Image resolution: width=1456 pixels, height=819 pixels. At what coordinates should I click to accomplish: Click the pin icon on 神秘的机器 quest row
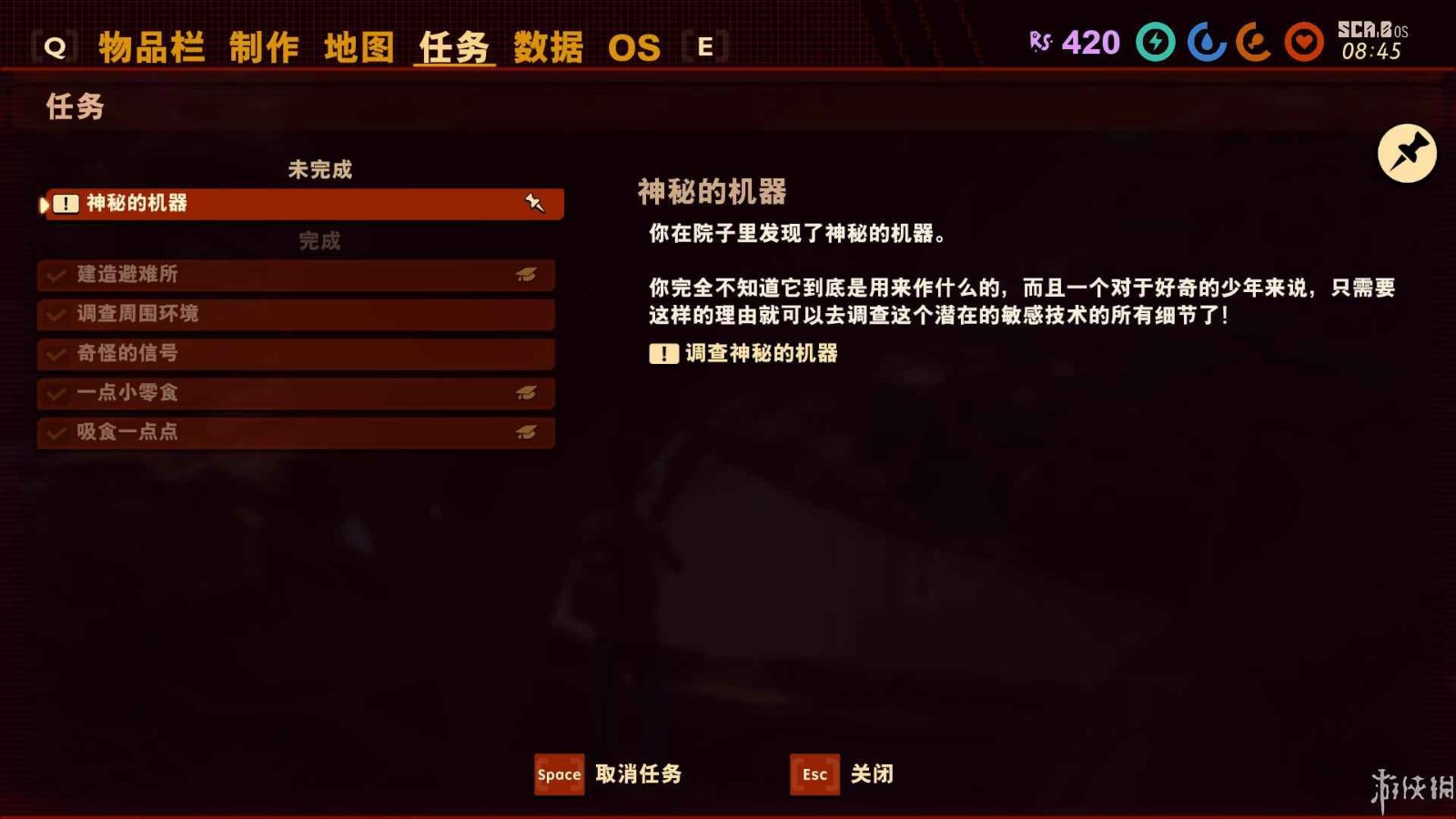coord(533,202)
